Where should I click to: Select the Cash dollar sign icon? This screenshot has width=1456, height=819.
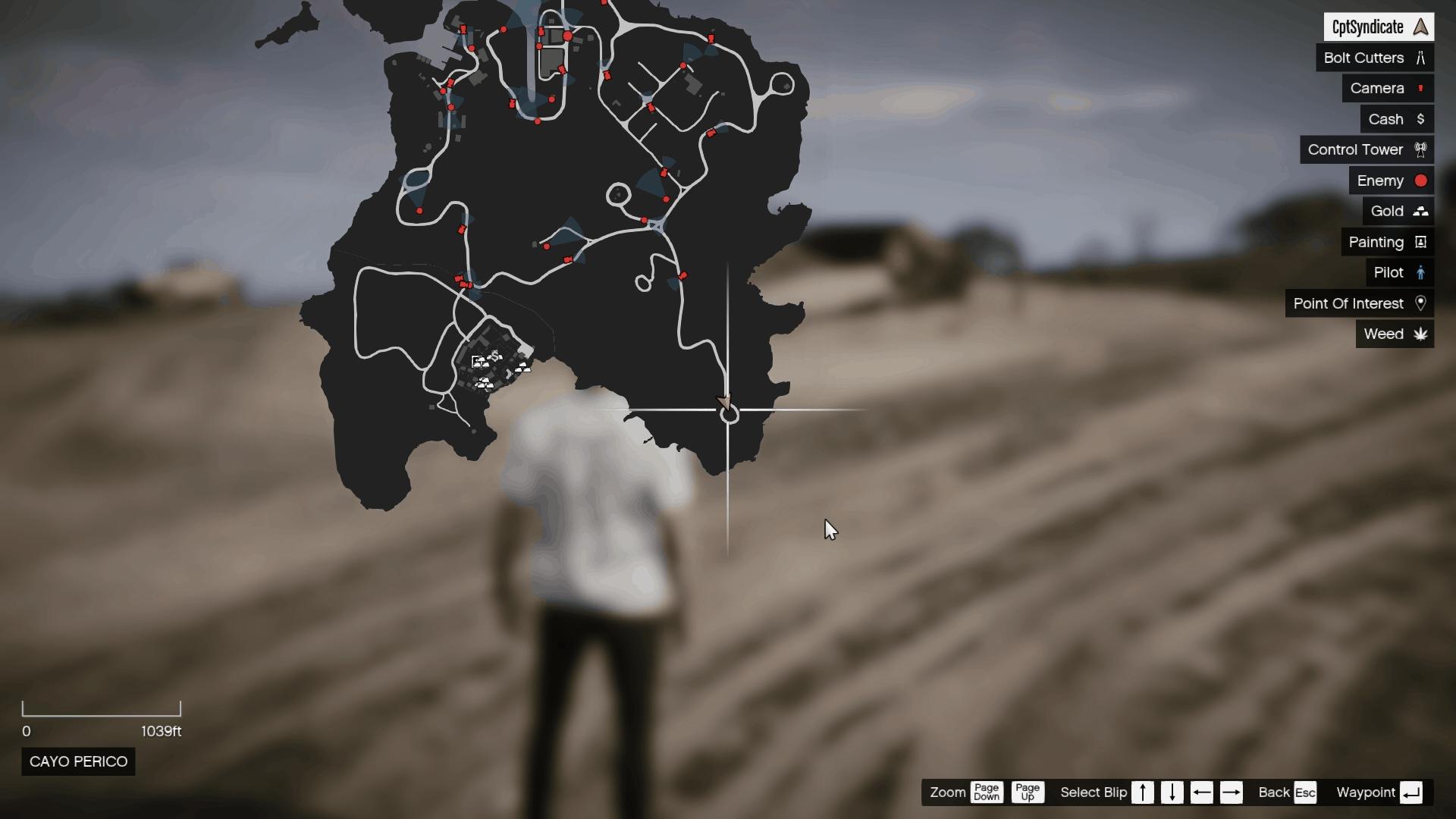tap(1421, 119)
